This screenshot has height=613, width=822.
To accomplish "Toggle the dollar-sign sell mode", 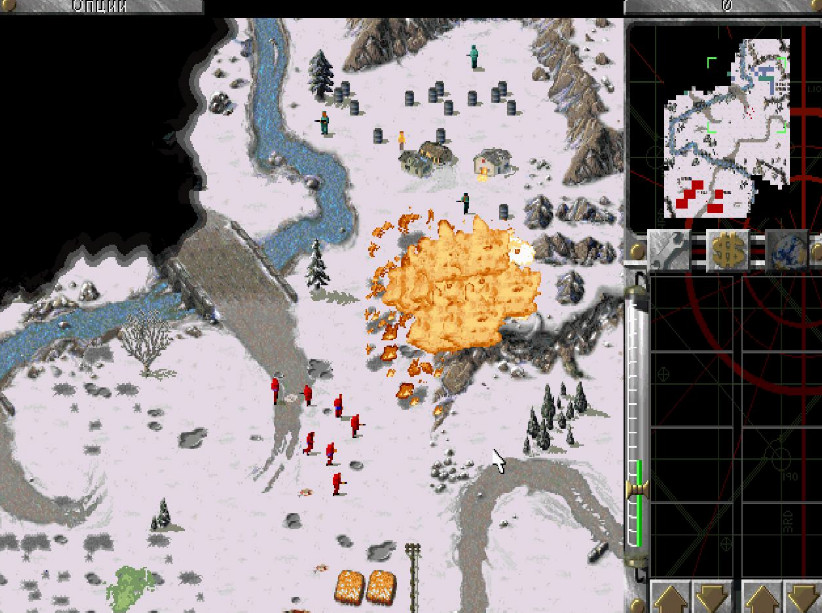I will coord(727,249).
